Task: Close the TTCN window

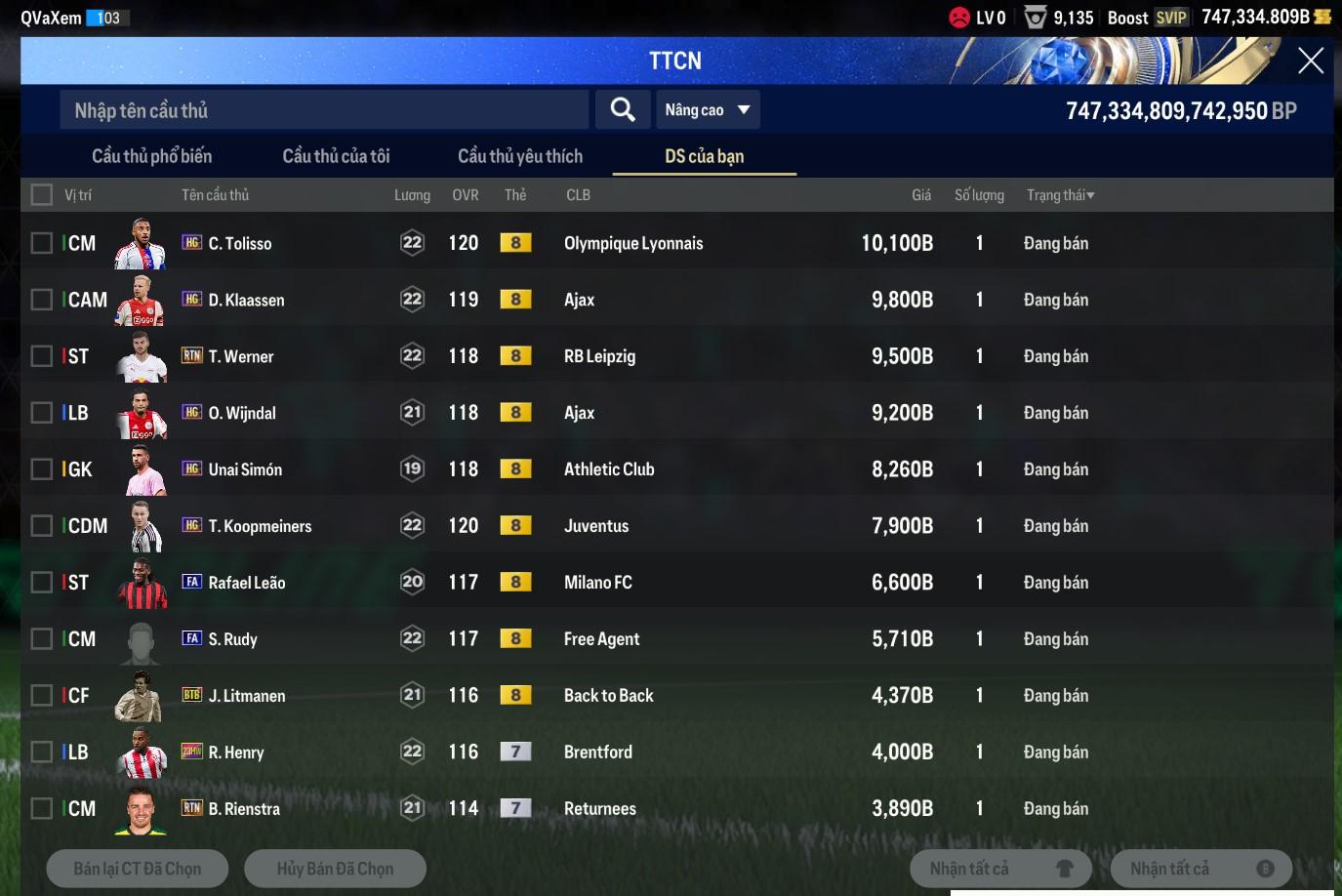Action: coord(1310,61)
